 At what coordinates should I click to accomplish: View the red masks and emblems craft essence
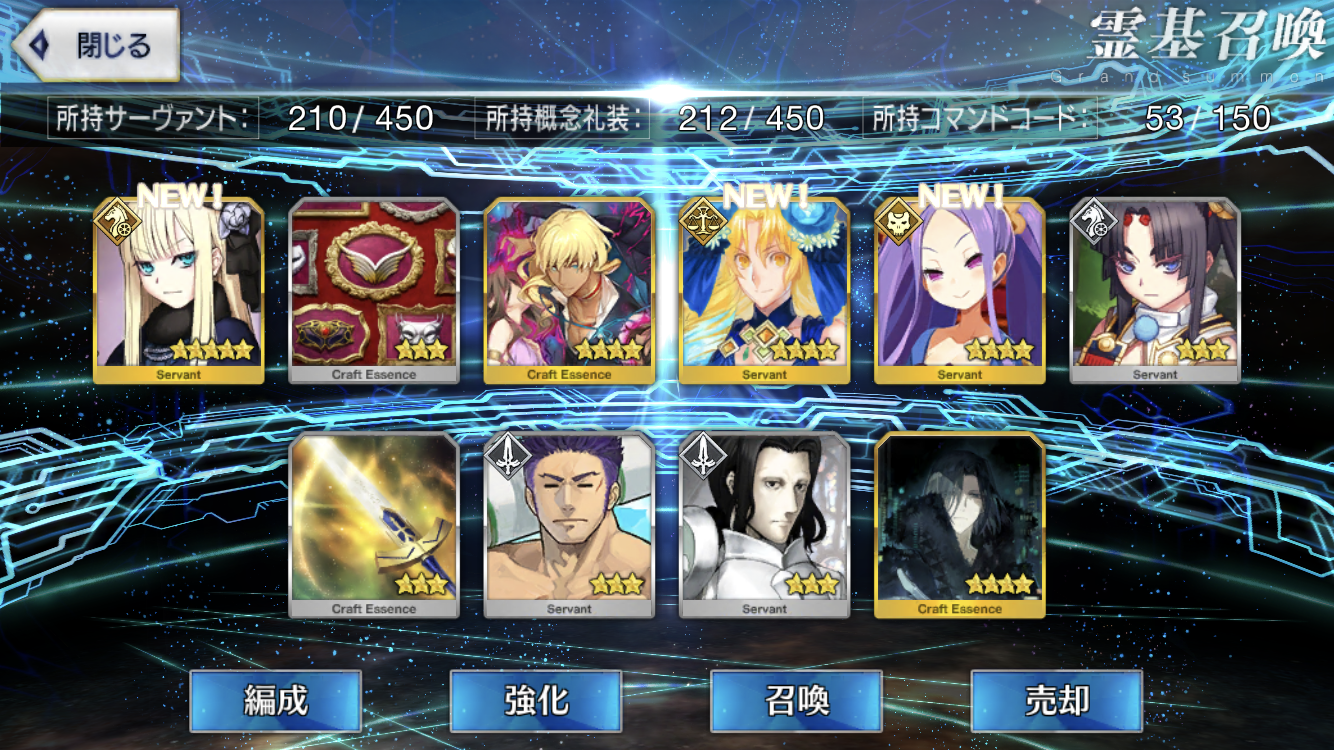coord(374,290)
